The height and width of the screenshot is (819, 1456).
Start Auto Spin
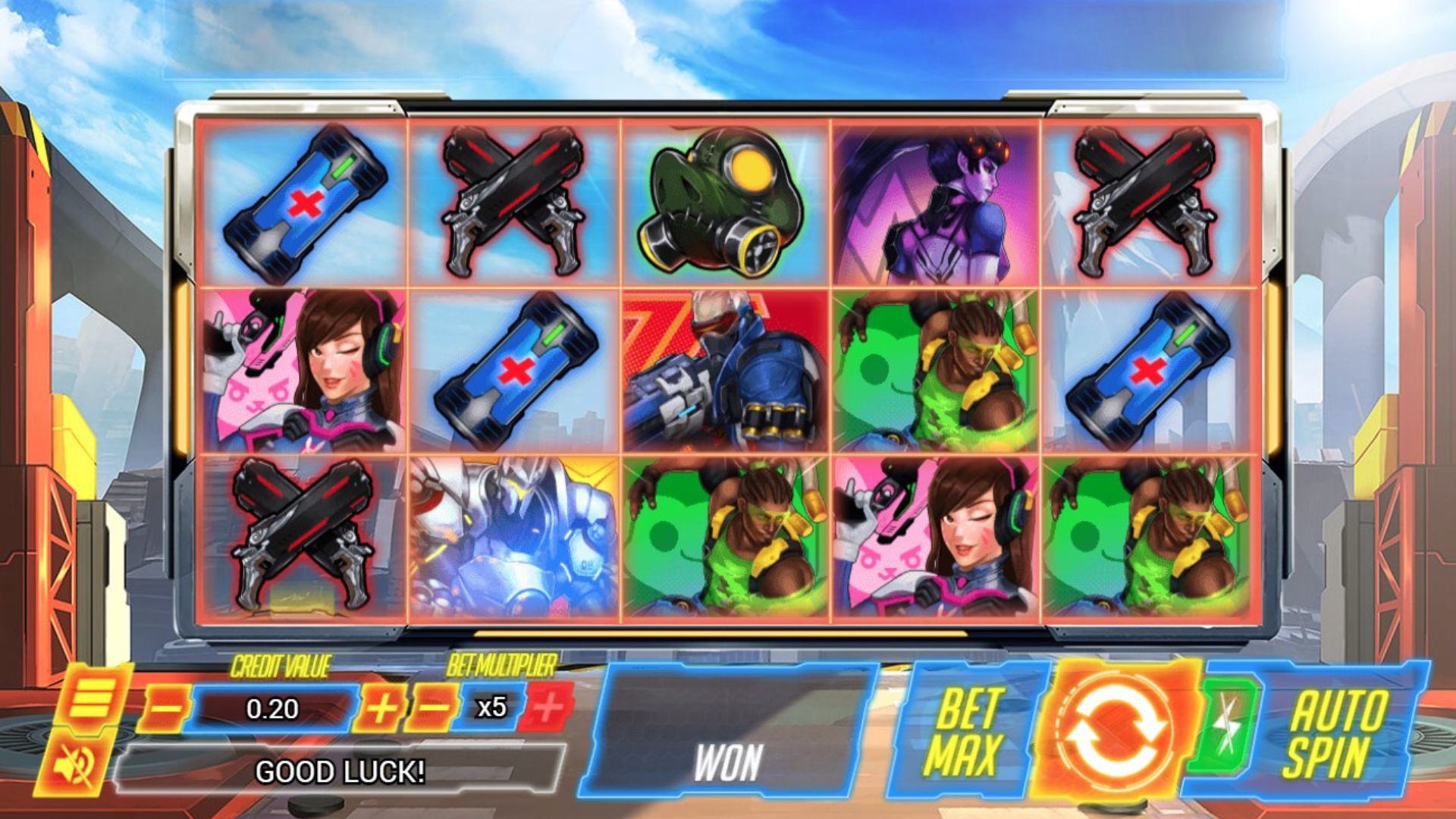point(1336,733)
